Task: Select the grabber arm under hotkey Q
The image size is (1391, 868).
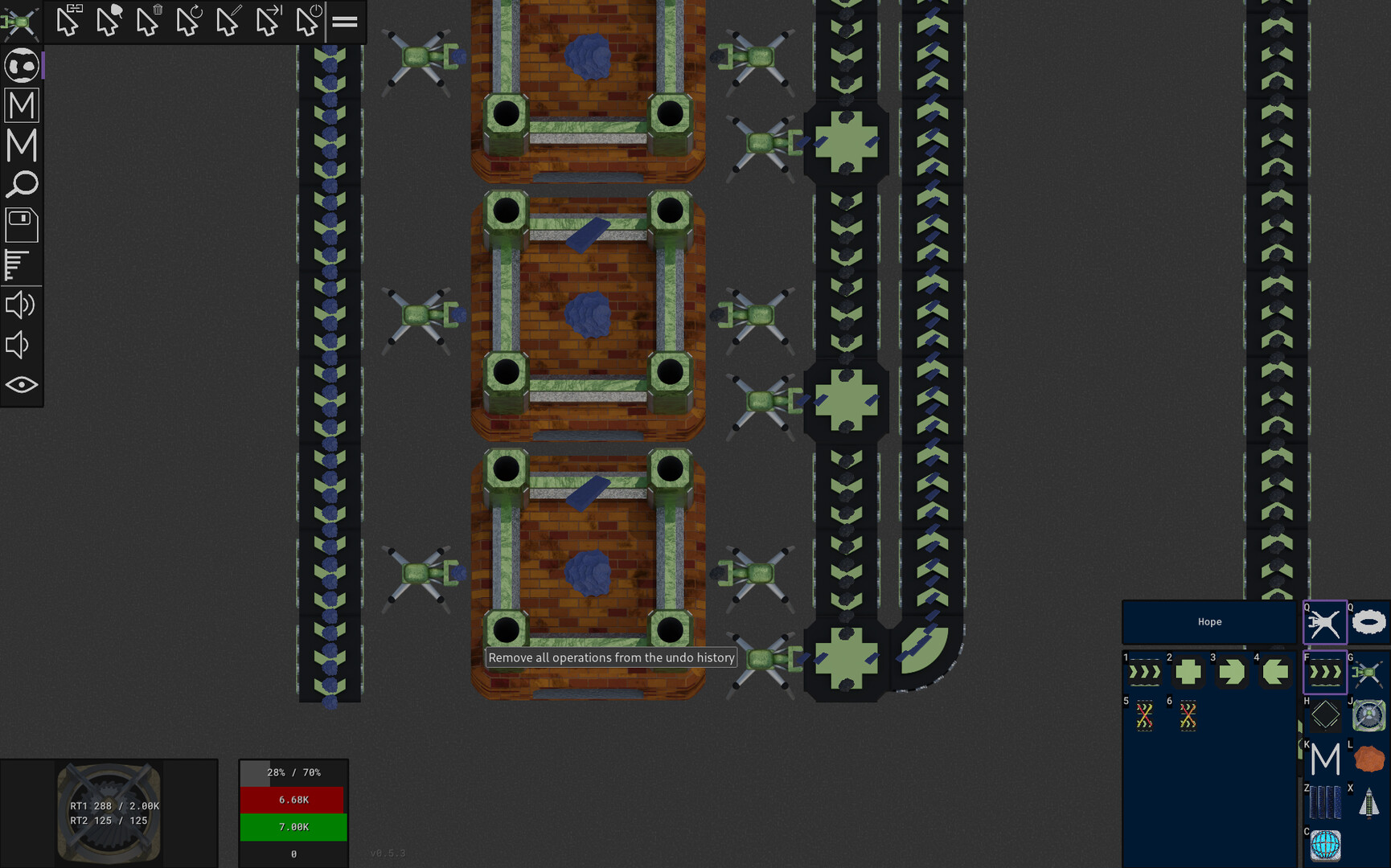Action: pyautogui.click(x=1324, y=621)
